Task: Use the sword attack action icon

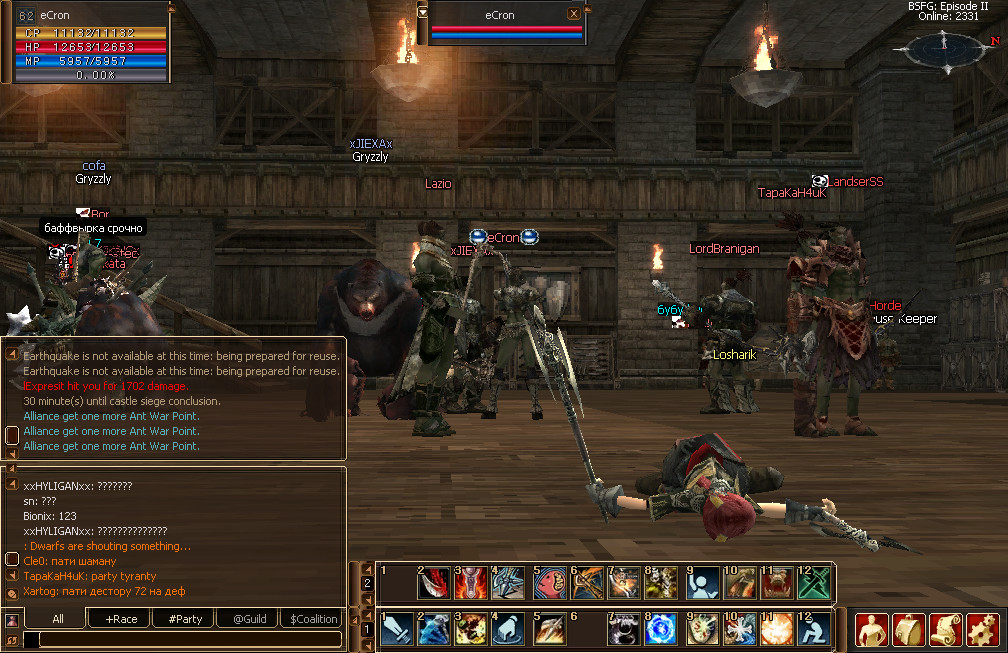Action: [x=396, y=630]
